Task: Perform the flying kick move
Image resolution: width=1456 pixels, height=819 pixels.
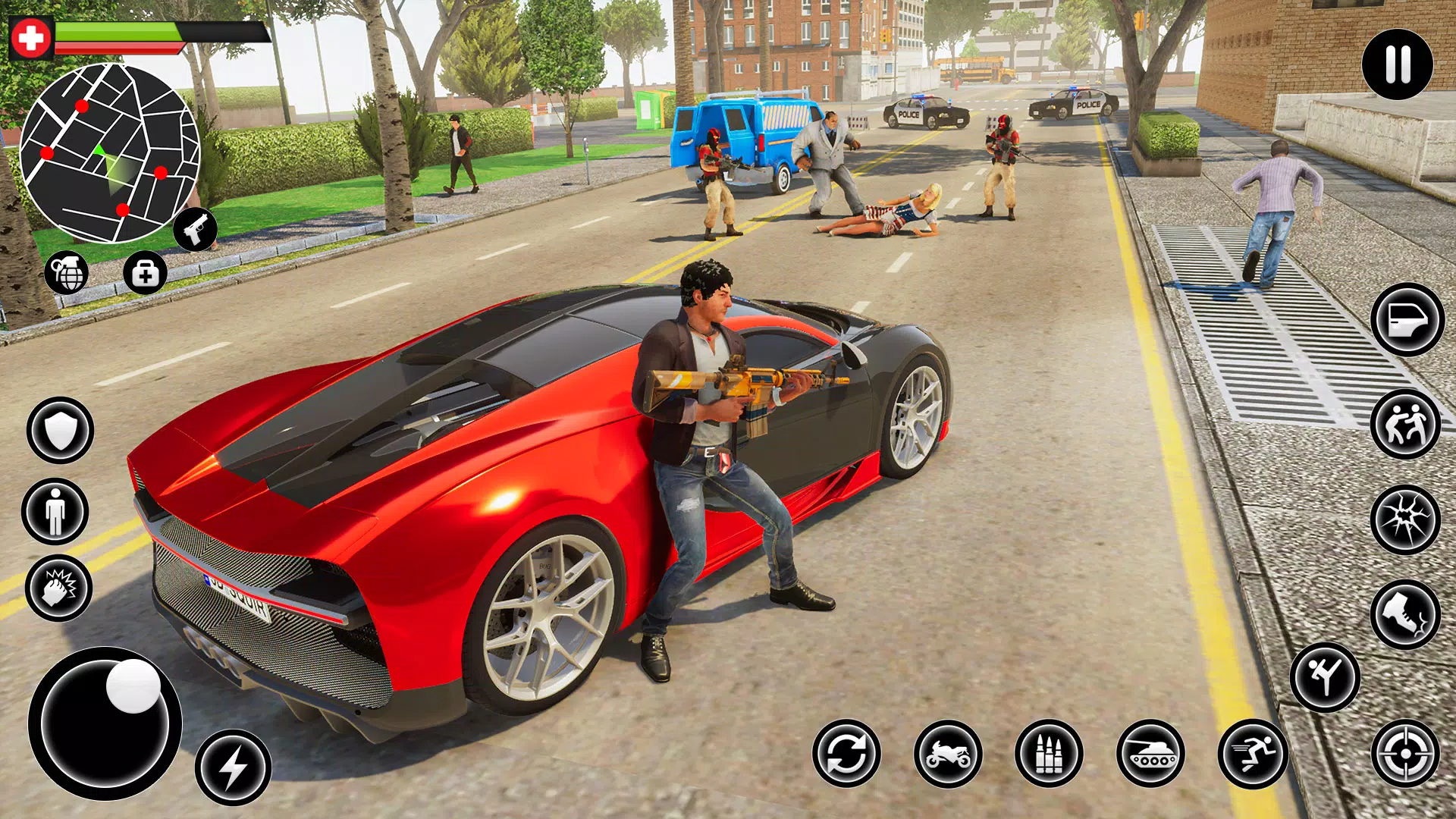Action: pyautogui.click(x=1325, y=676)
